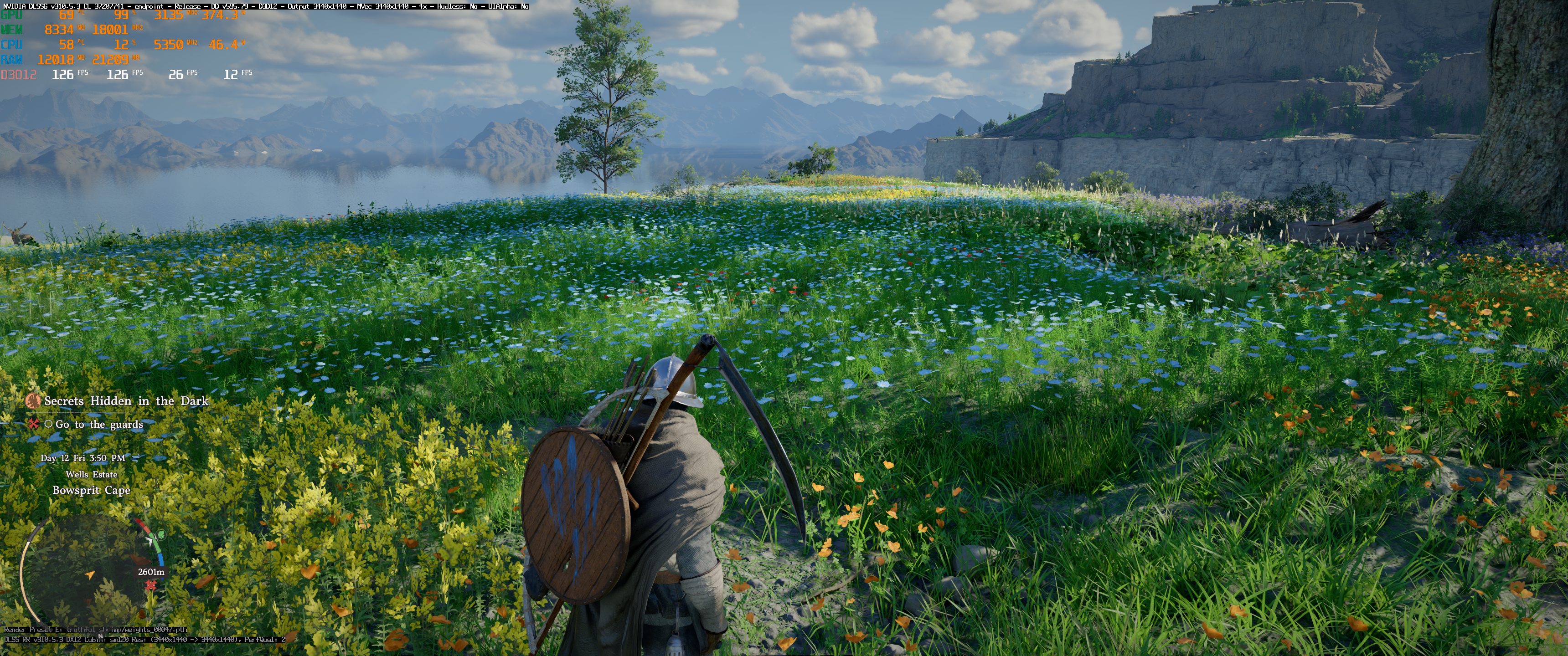Click the green lion head minimap marker
Viewport: 1568px width, 656px height.
point(161,535)
